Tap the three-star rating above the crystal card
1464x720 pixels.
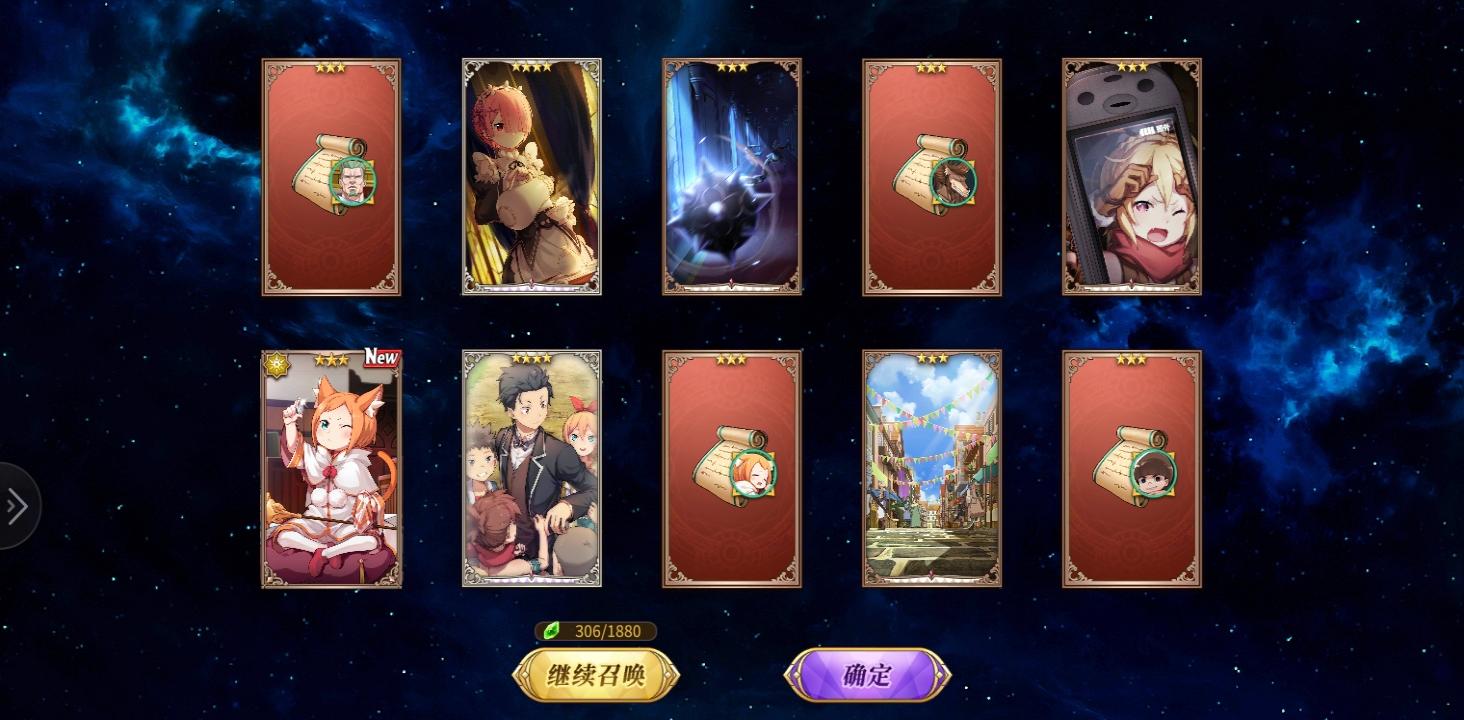[731, 68]
